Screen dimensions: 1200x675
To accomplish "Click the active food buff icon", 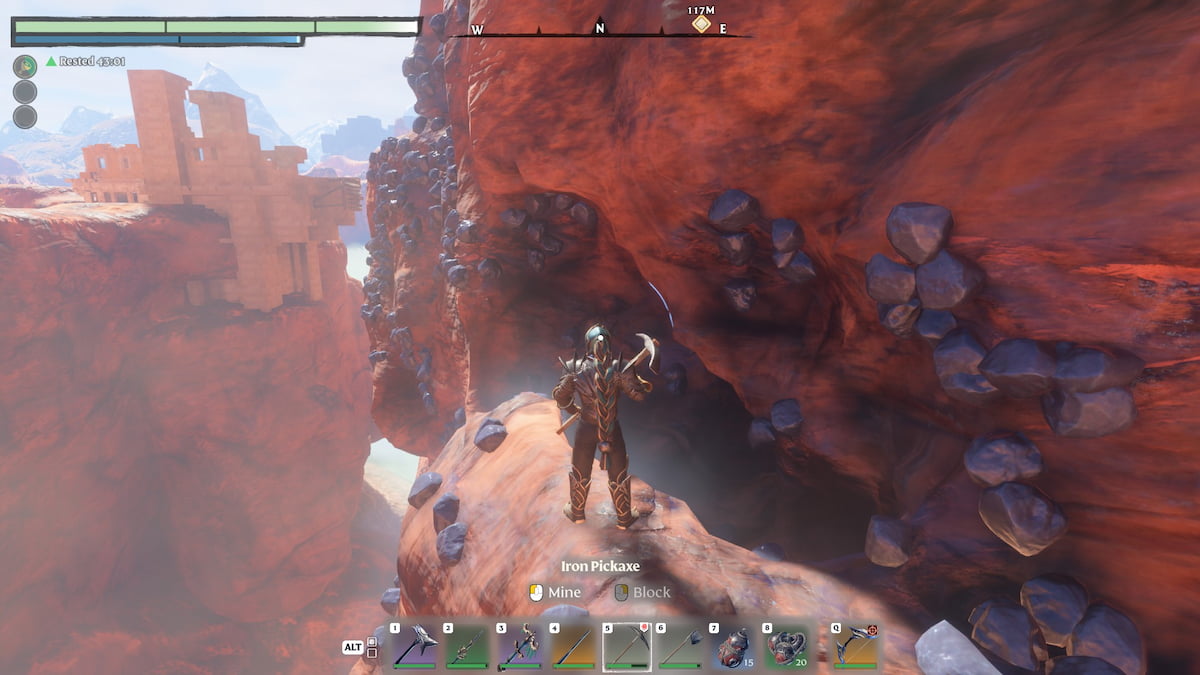I will click(25, 66).
